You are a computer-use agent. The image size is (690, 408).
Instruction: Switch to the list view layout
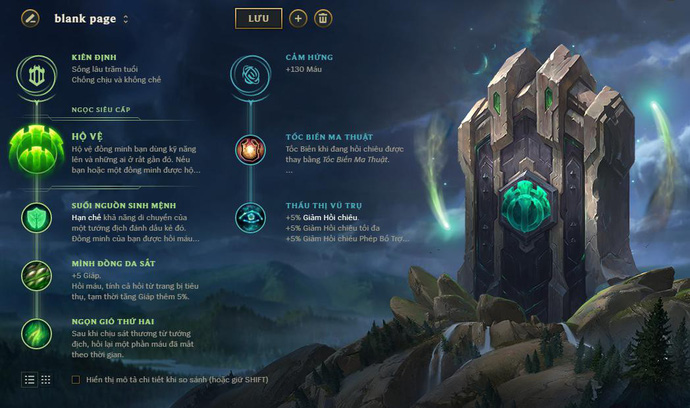(x=29, y=380)
